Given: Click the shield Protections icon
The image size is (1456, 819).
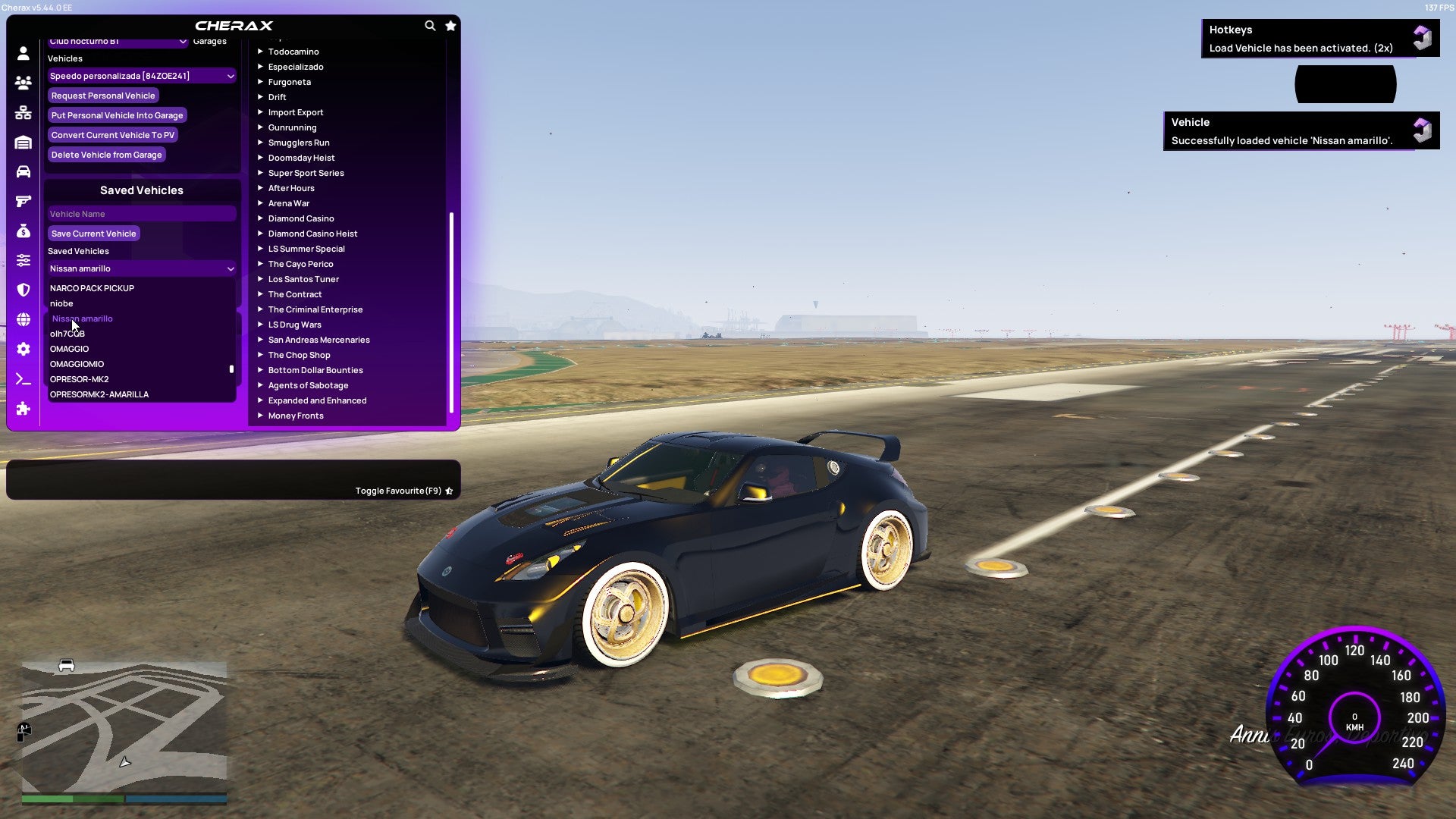Looking at the screenshot, I should (x=23, y=288).
